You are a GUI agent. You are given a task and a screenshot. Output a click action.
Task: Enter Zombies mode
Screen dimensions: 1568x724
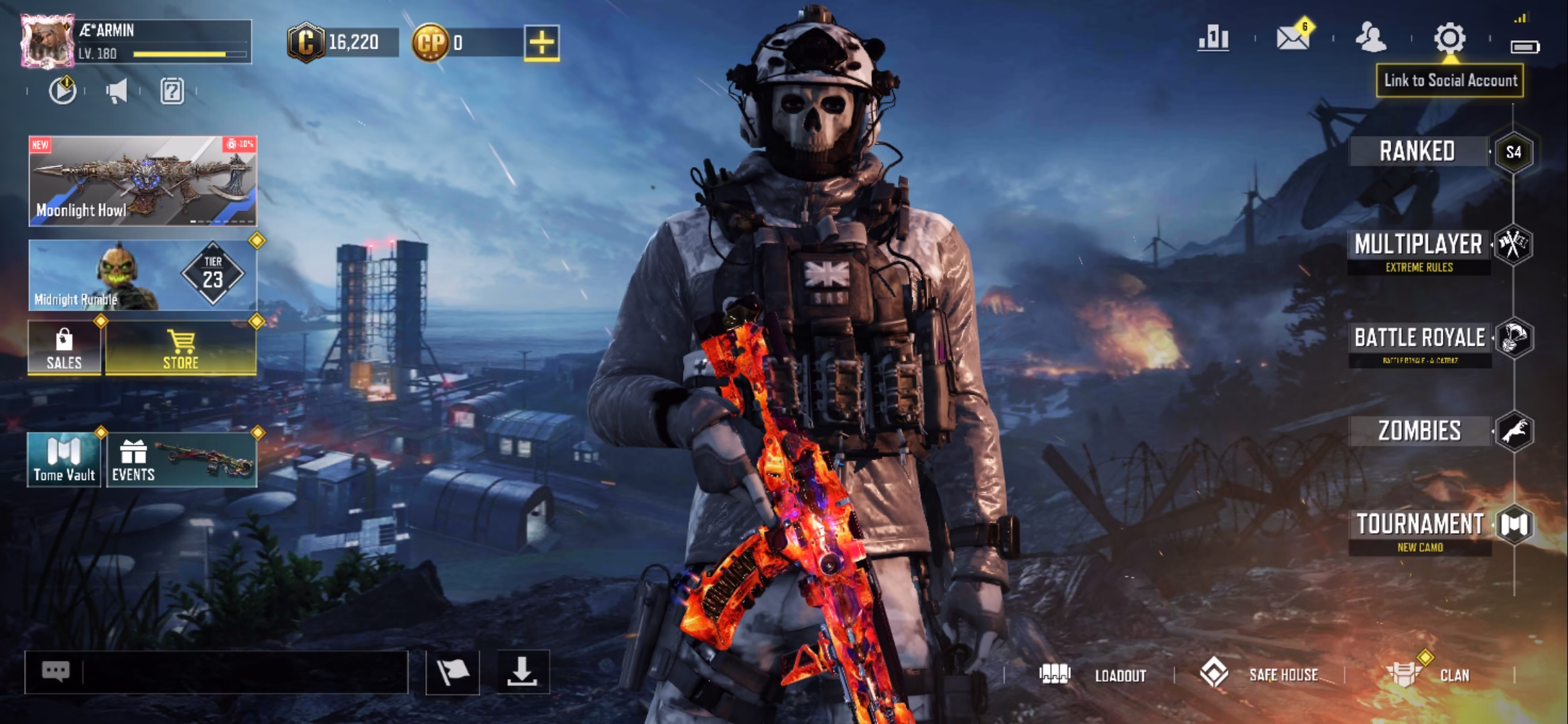(x=1419, y=431)
